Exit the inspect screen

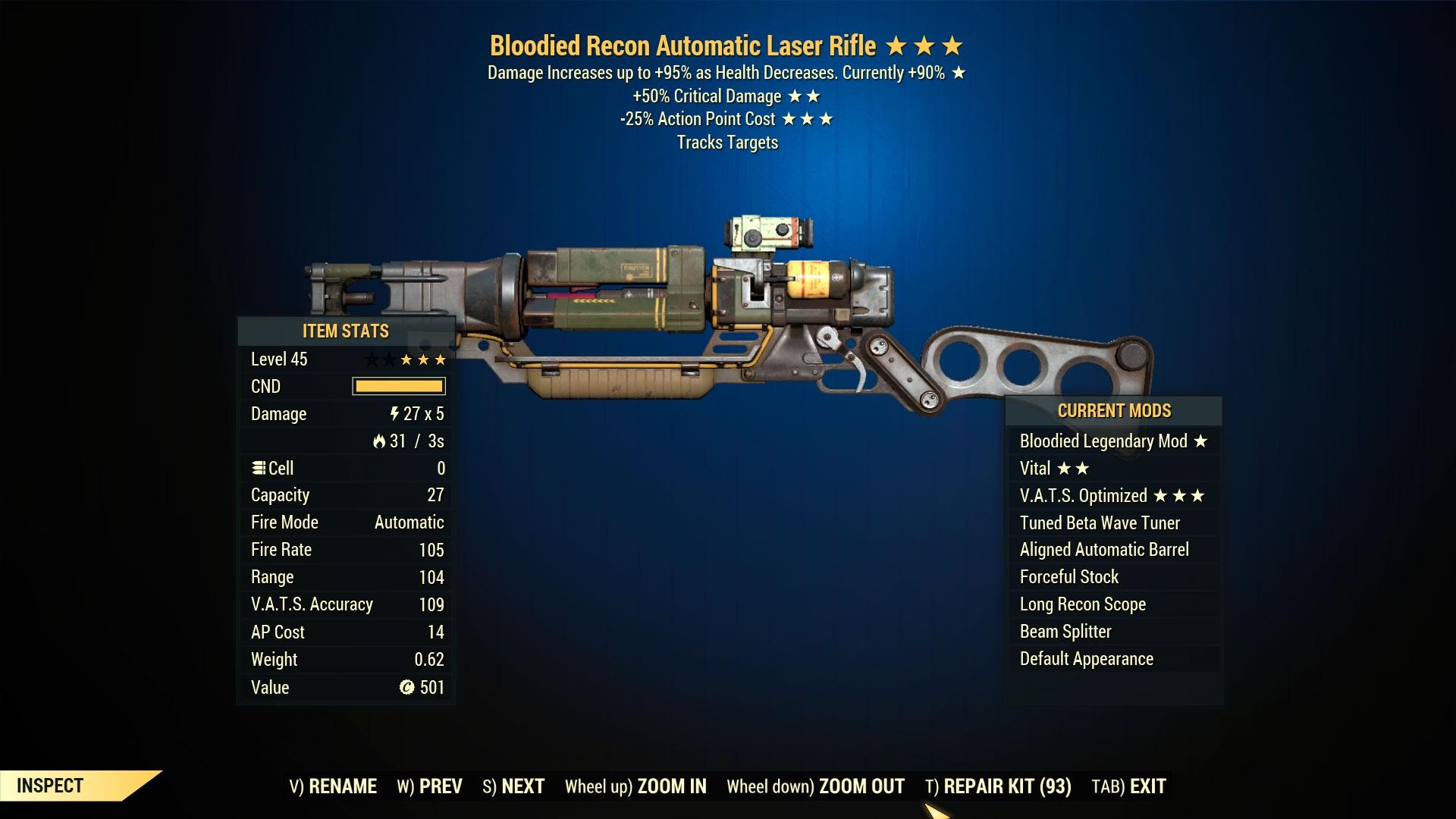1128,786
